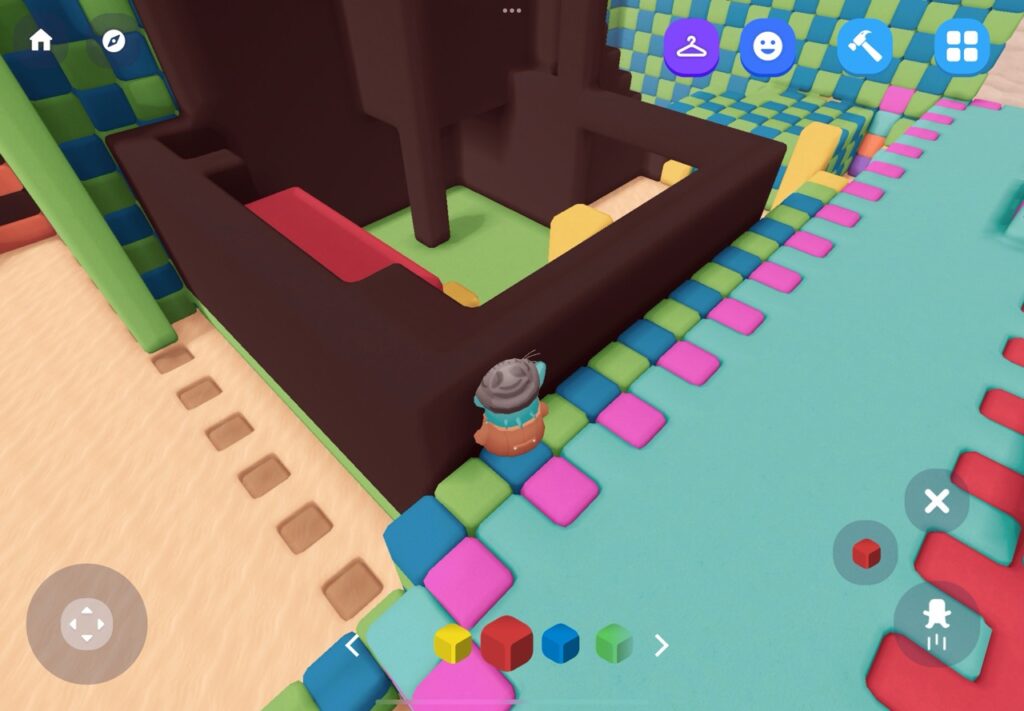This screenshot has width=1024, height=711.
Task: Choose the green block
Action: (x=614, y=644)
